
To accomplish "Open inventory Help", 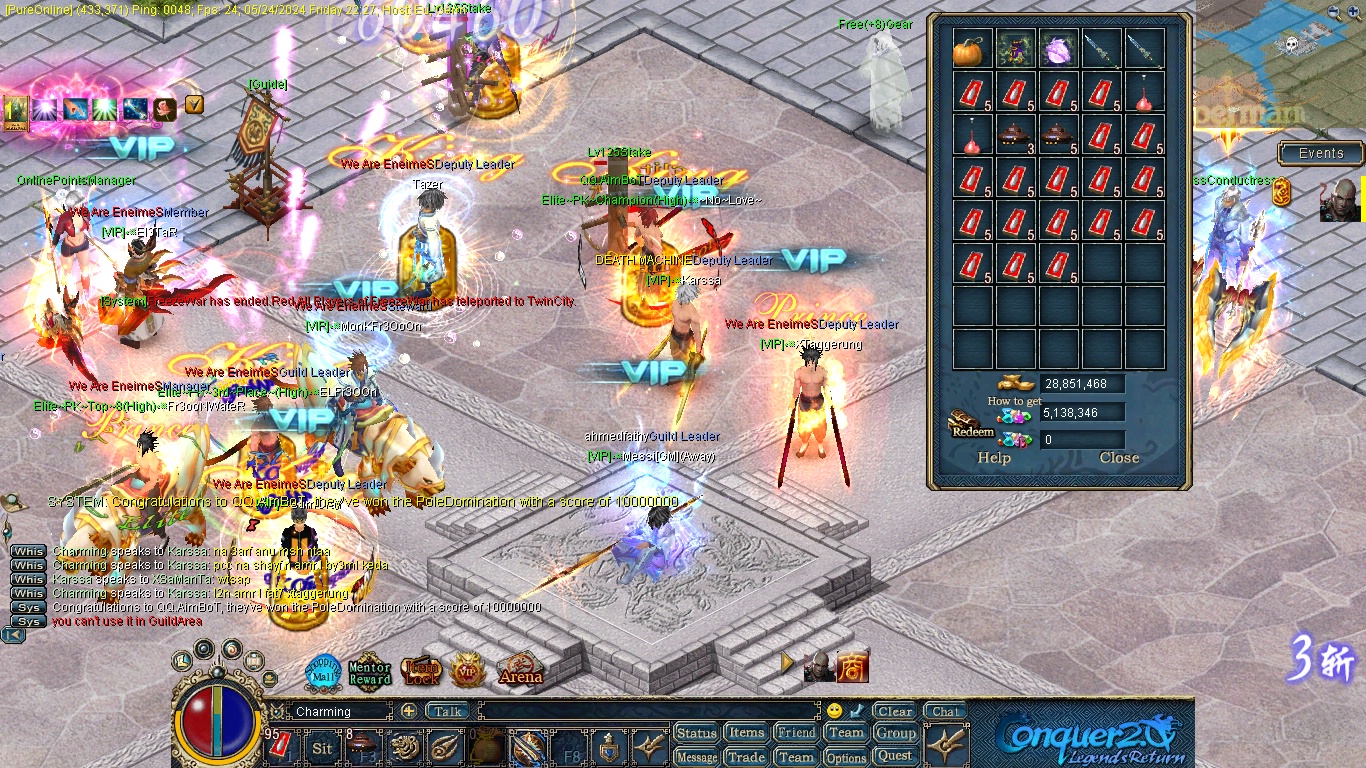I will pos(993,458).
